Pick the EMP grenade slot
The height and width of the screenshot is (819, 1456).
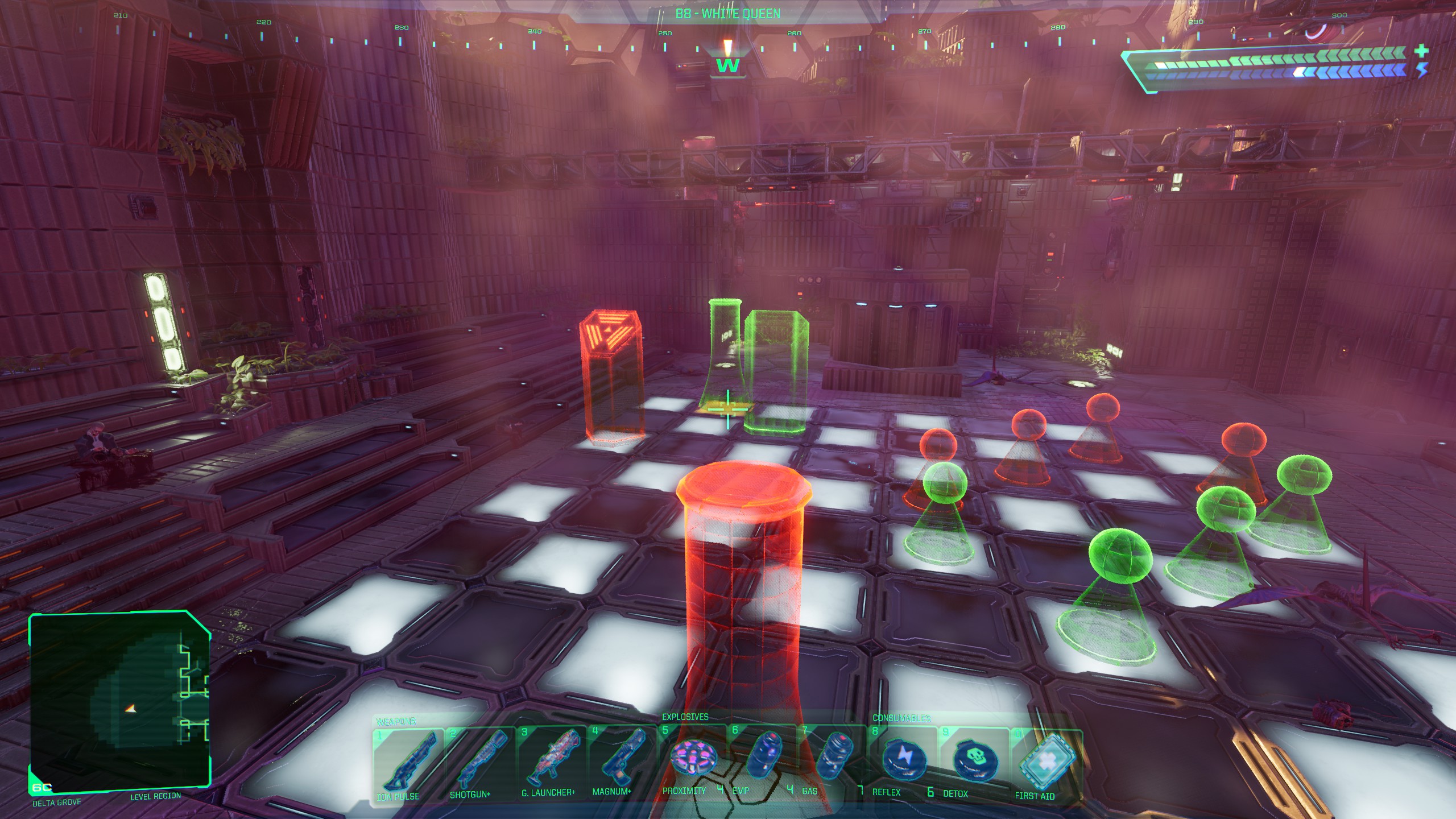pyautogui.click(x=762, y=759)
